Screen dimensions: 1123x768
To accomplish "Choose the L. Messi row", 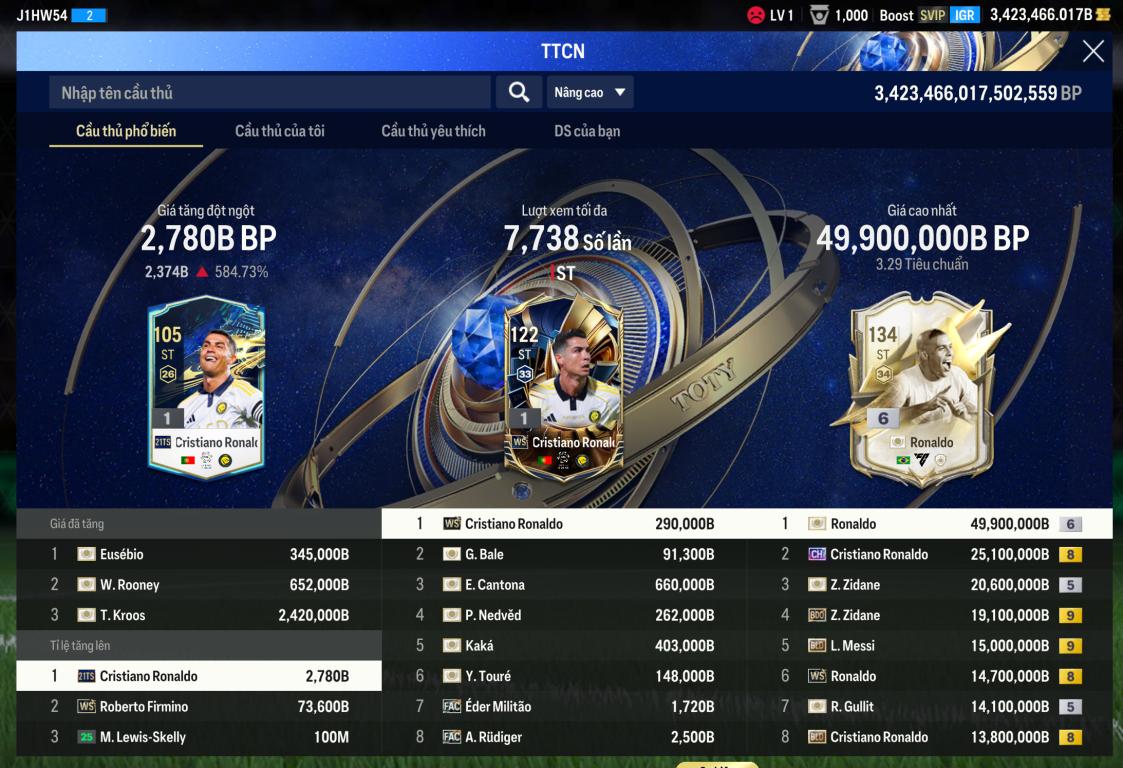I will click(x=930, y=646).
